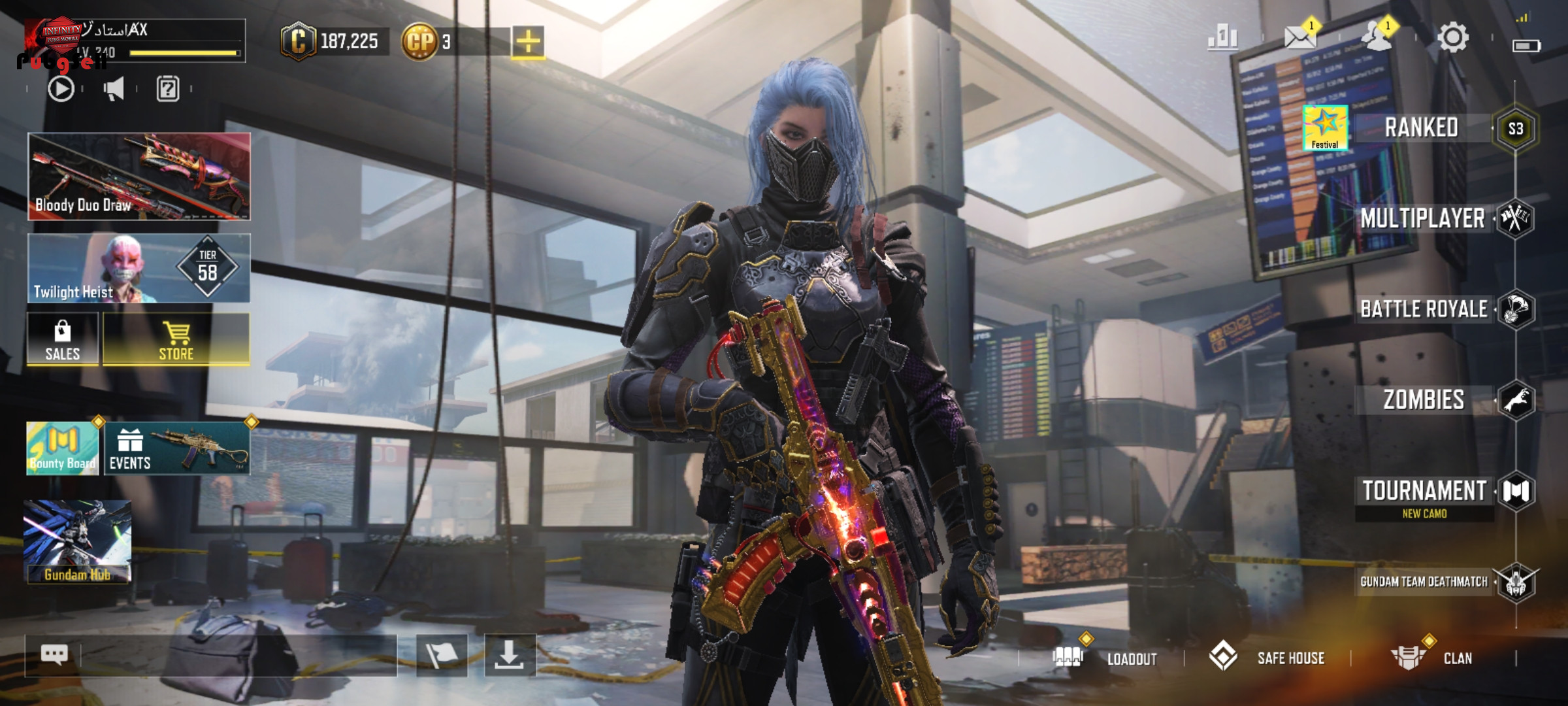Viewport: 1568px width, 706px height.
Task: Open the gear Settings icon
Action: point(1453,37)
